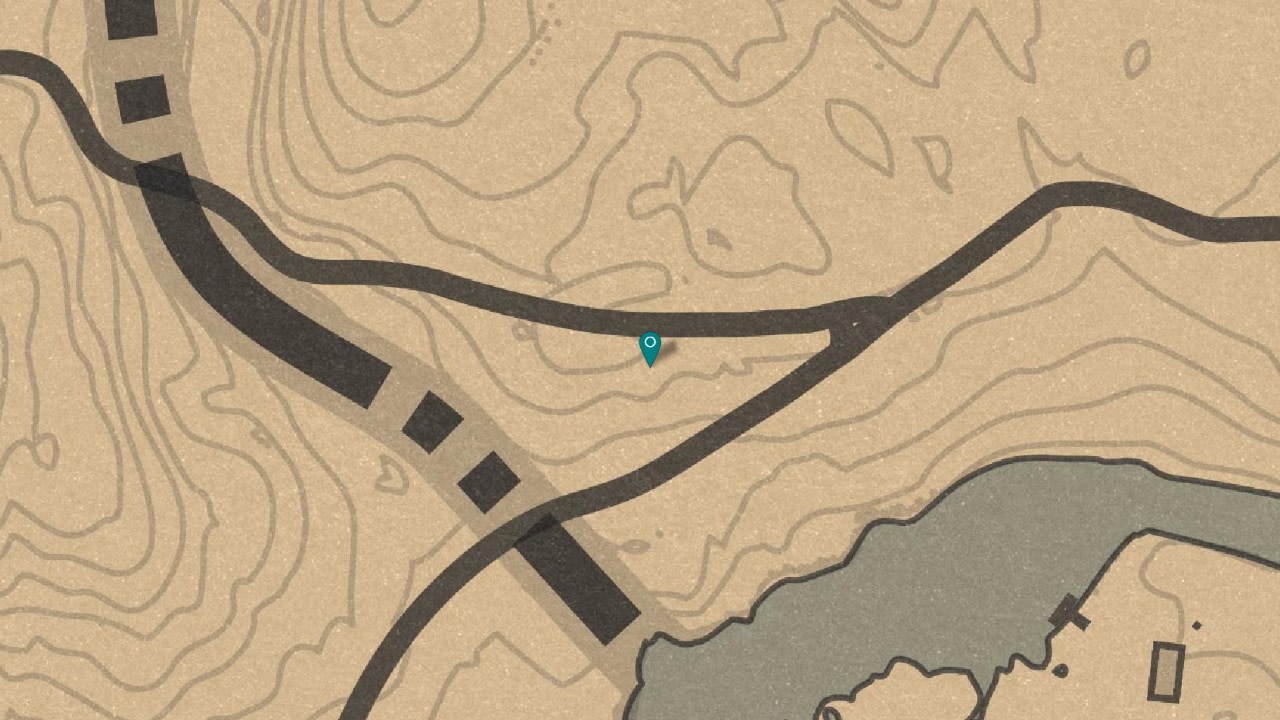
Task: Click the small teardrop dot left of the building
Action: [1061, 668]
